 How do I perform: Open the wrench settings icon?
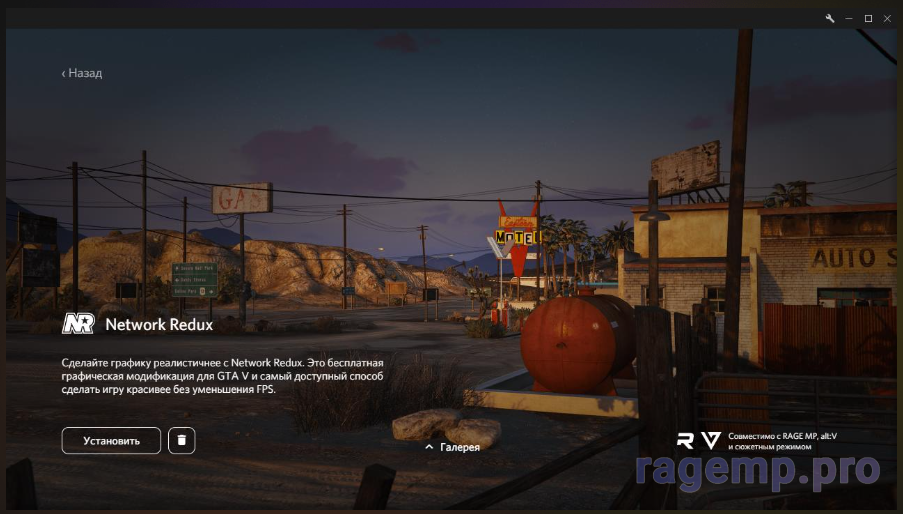[829, 18]
